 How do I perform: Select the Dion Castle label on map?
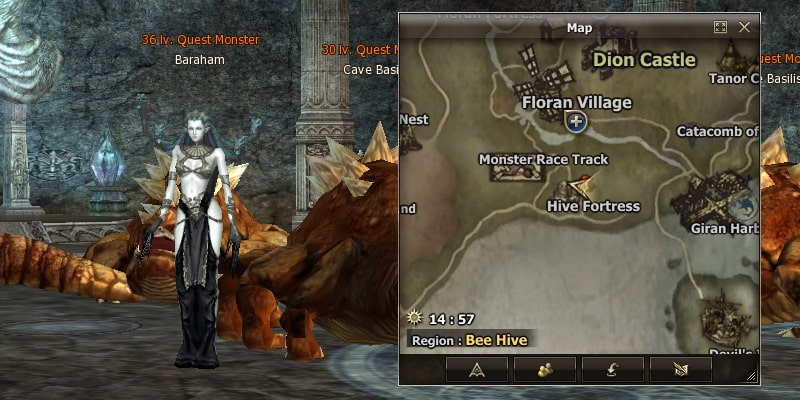[643, 60]
